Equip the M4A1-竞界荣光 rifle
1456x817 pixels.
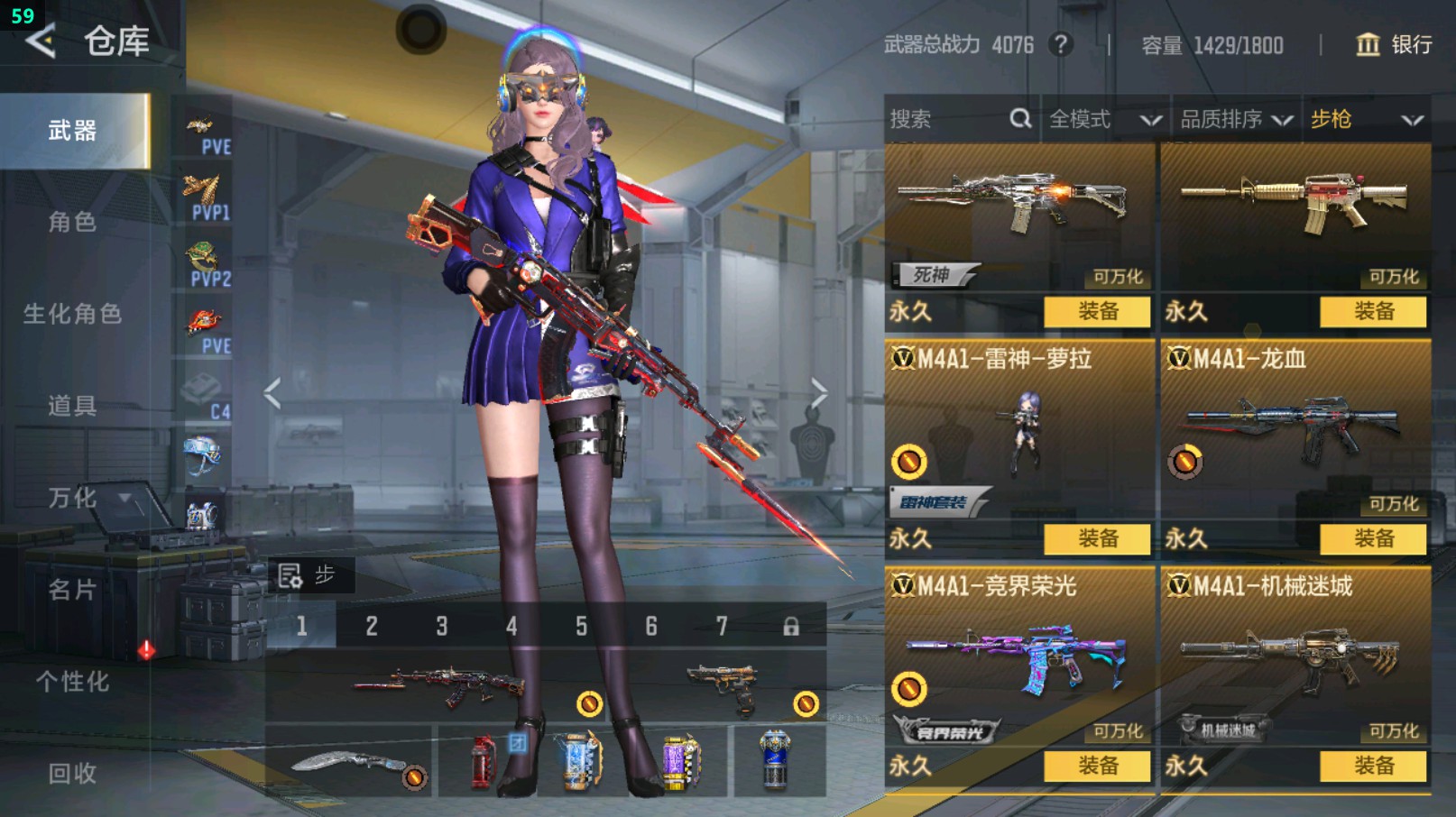tap(1097, 767)
